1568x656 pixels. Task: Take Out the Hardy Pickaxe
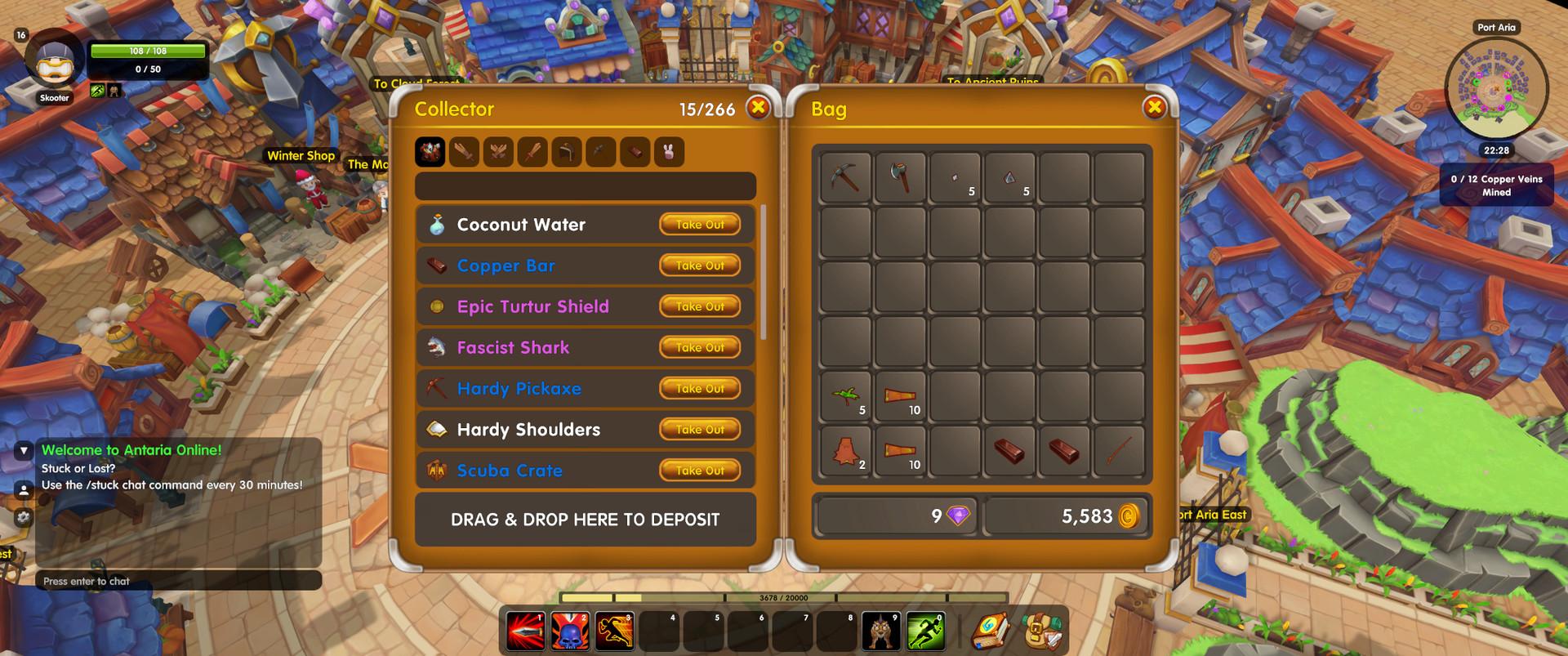[x=699, y=388]
